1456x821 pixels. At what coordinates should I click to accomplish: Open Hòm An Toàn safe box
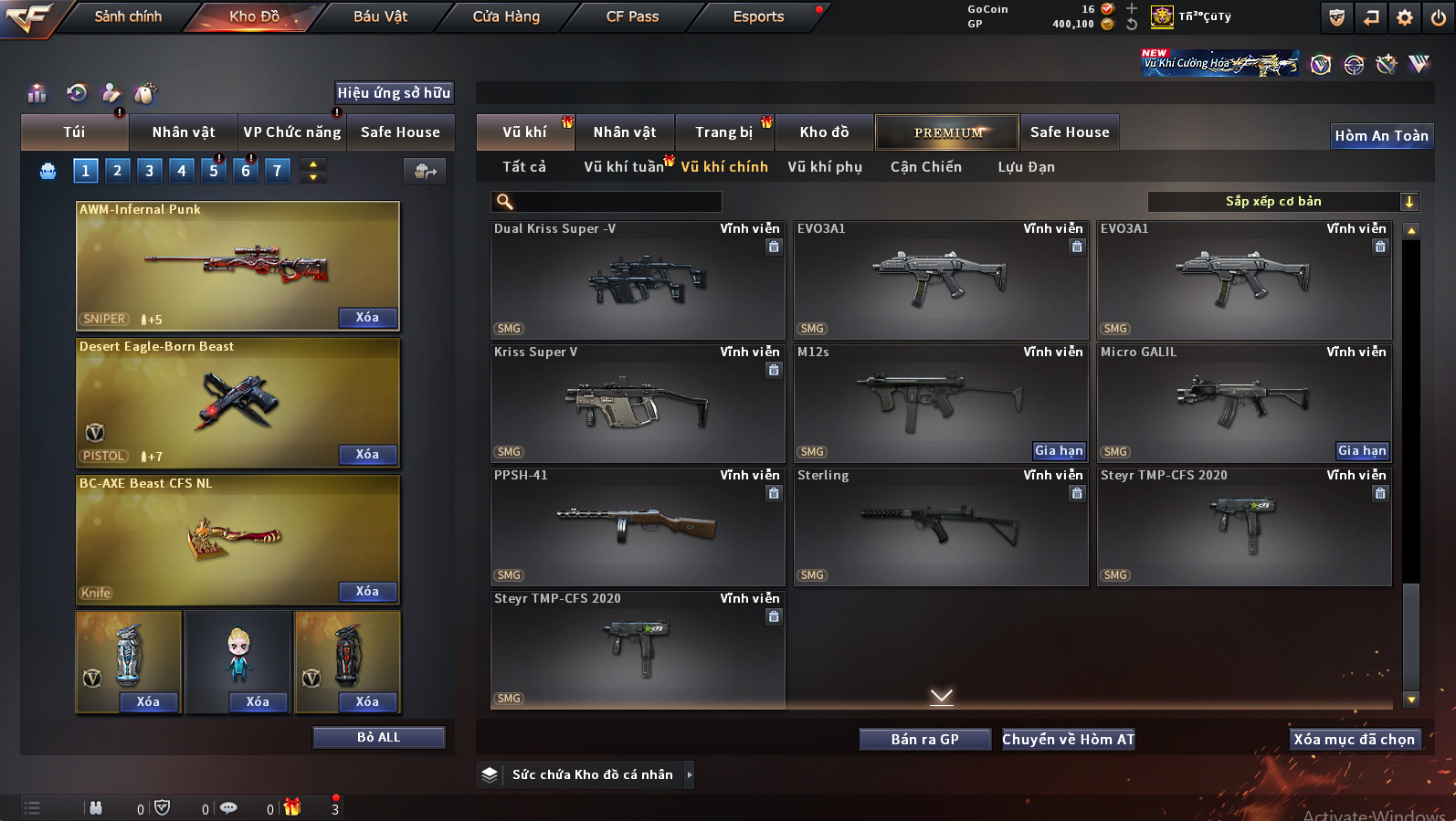click(x=1381, y=136)
